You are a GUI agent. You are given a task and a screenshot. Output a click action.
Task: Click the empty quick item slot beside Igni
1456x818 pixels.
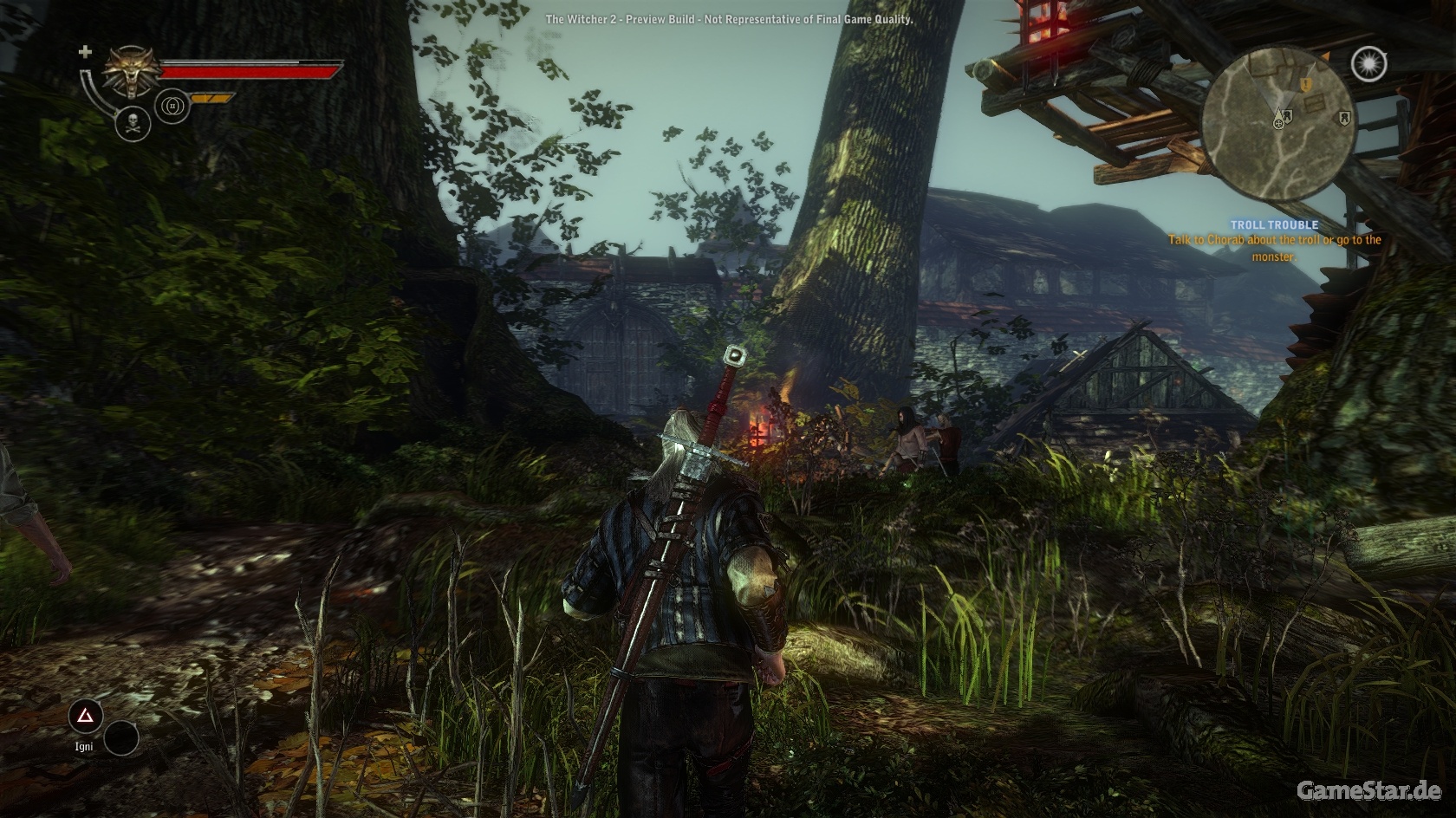tap(121, 737)
